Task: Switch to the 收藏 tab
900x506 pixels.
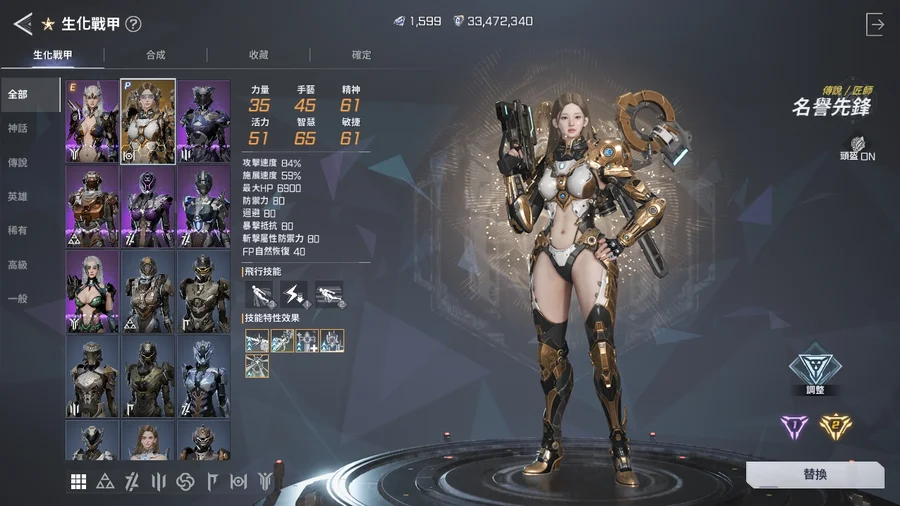Action: [x=259, y=55]
